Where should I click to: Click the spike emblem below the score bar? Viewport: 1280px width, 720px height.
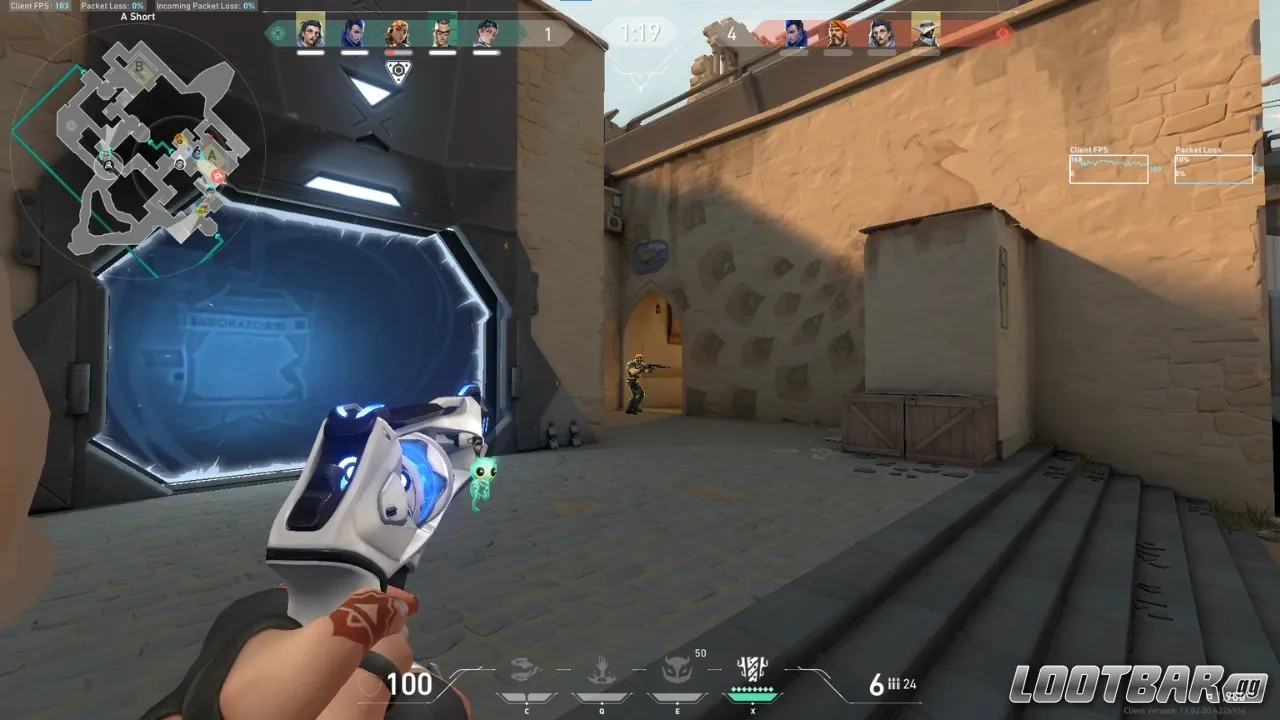397,70
